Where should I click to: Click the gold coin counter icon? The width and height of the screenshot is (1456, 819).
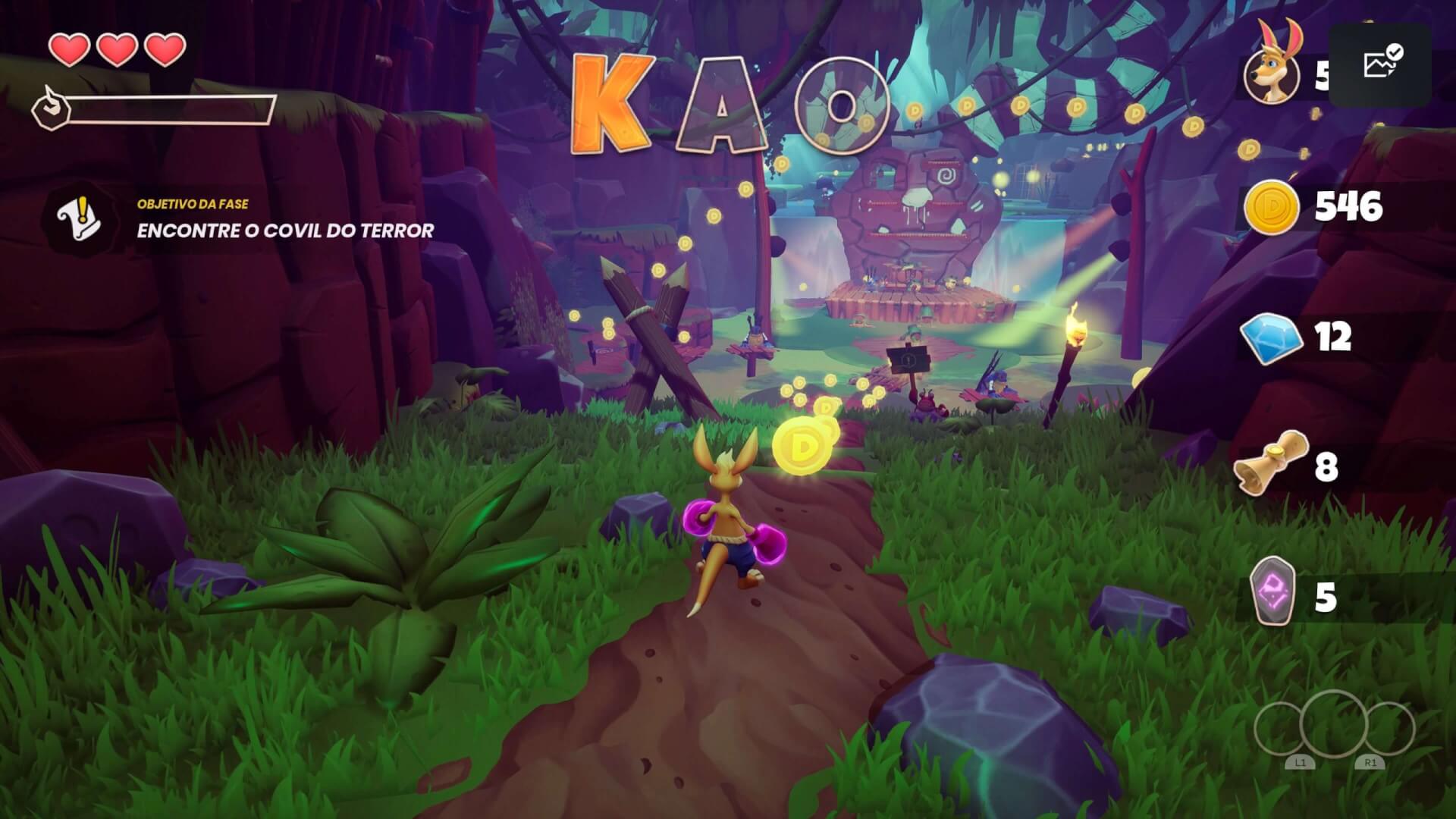coord(1271,207)
